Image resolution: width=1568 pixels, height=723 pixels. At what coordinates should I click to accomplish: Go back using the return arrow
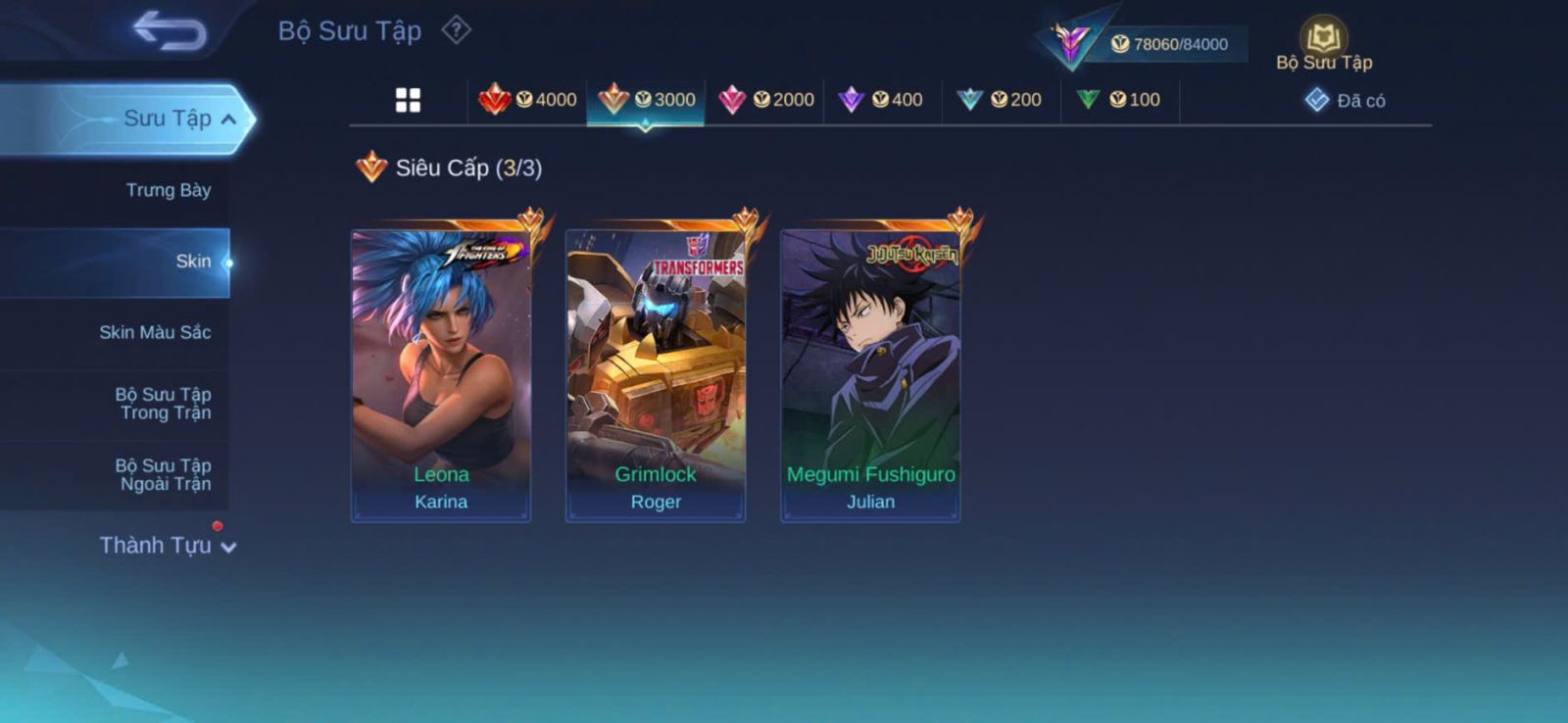tap(171, 30)
